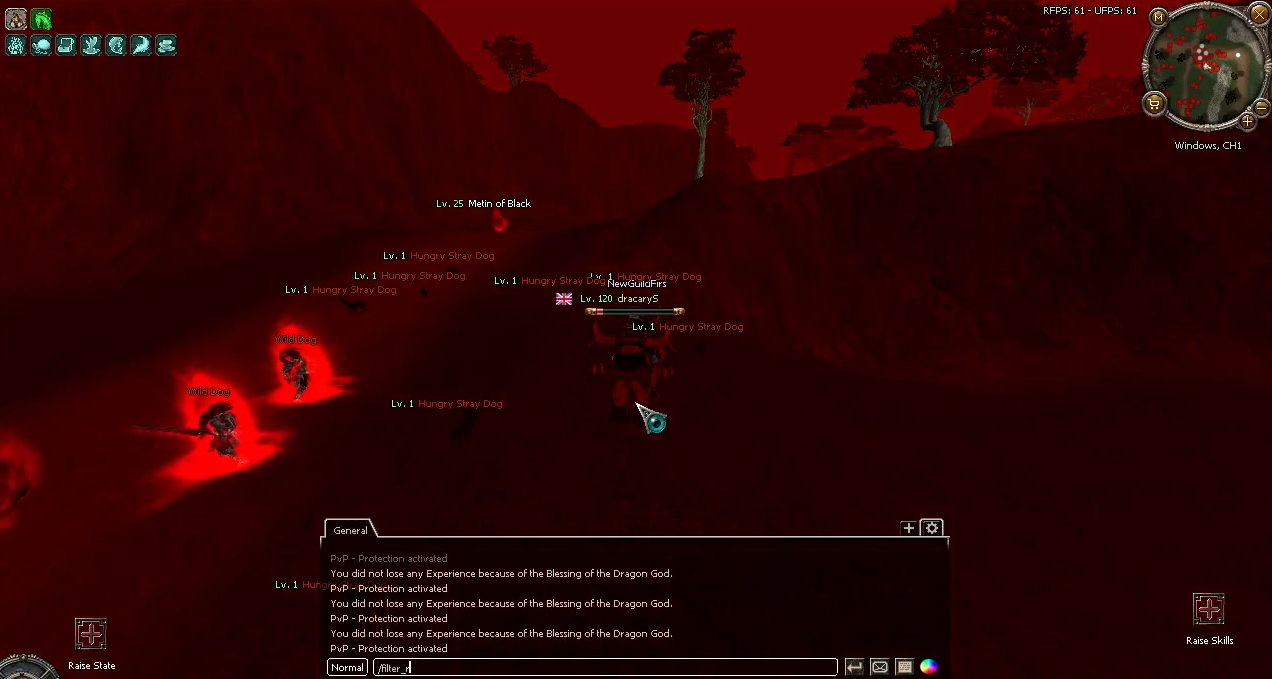The width and height of the screenshot is (1272, 679).
Task: Open the envelope messages button
Action: pos(879,667)
